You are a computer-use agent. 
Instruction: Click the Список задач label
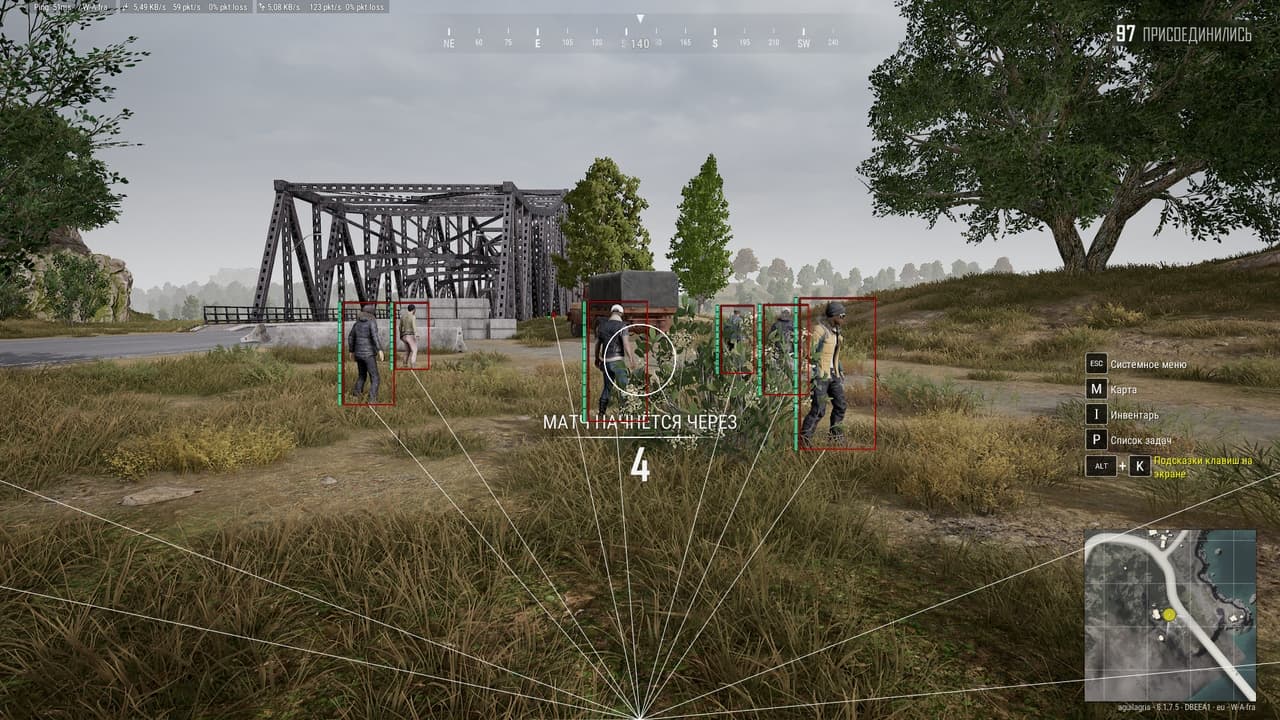point(1140,440)
